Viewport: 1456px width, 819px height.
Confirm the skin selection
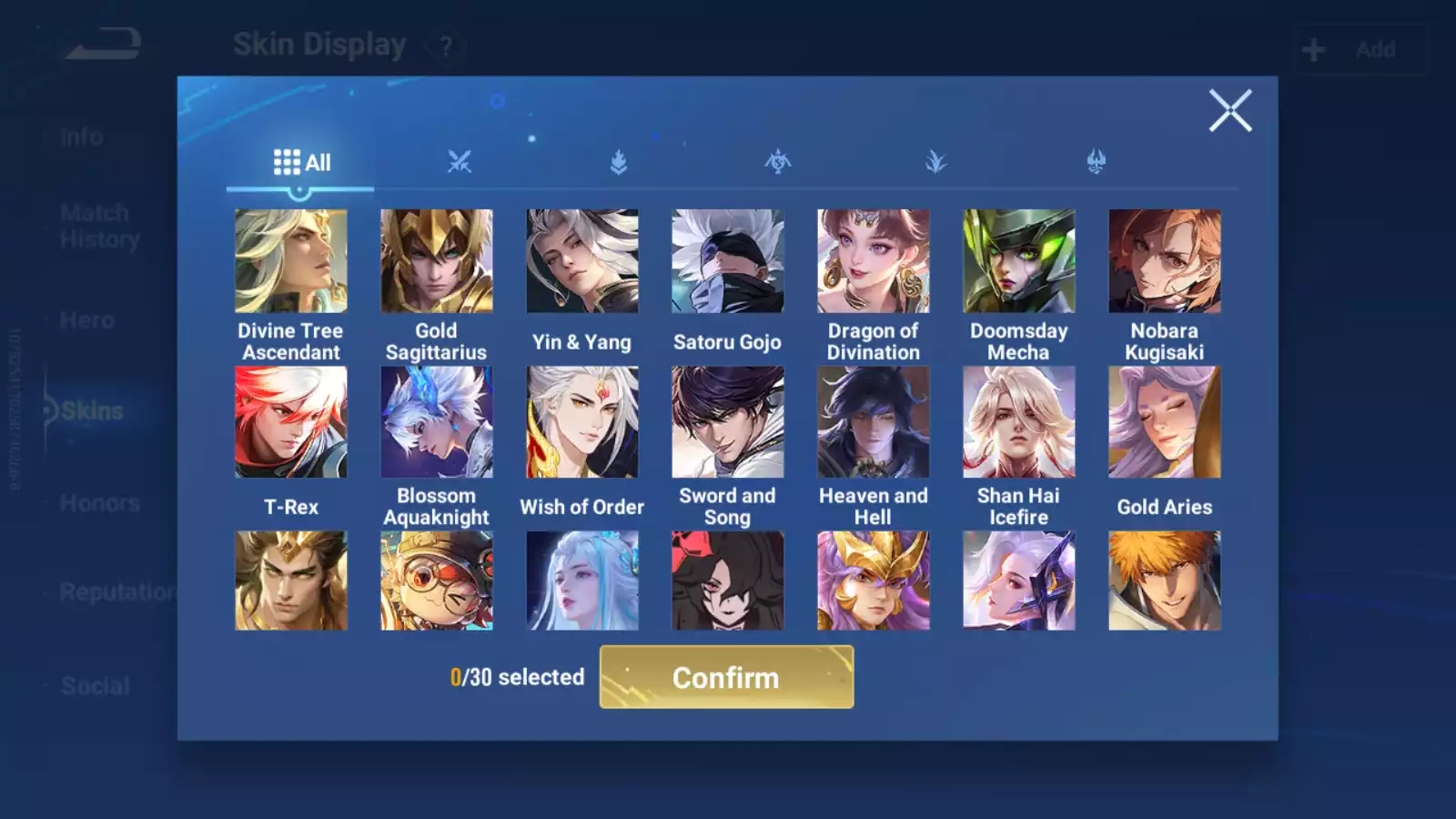click(726, 677)
